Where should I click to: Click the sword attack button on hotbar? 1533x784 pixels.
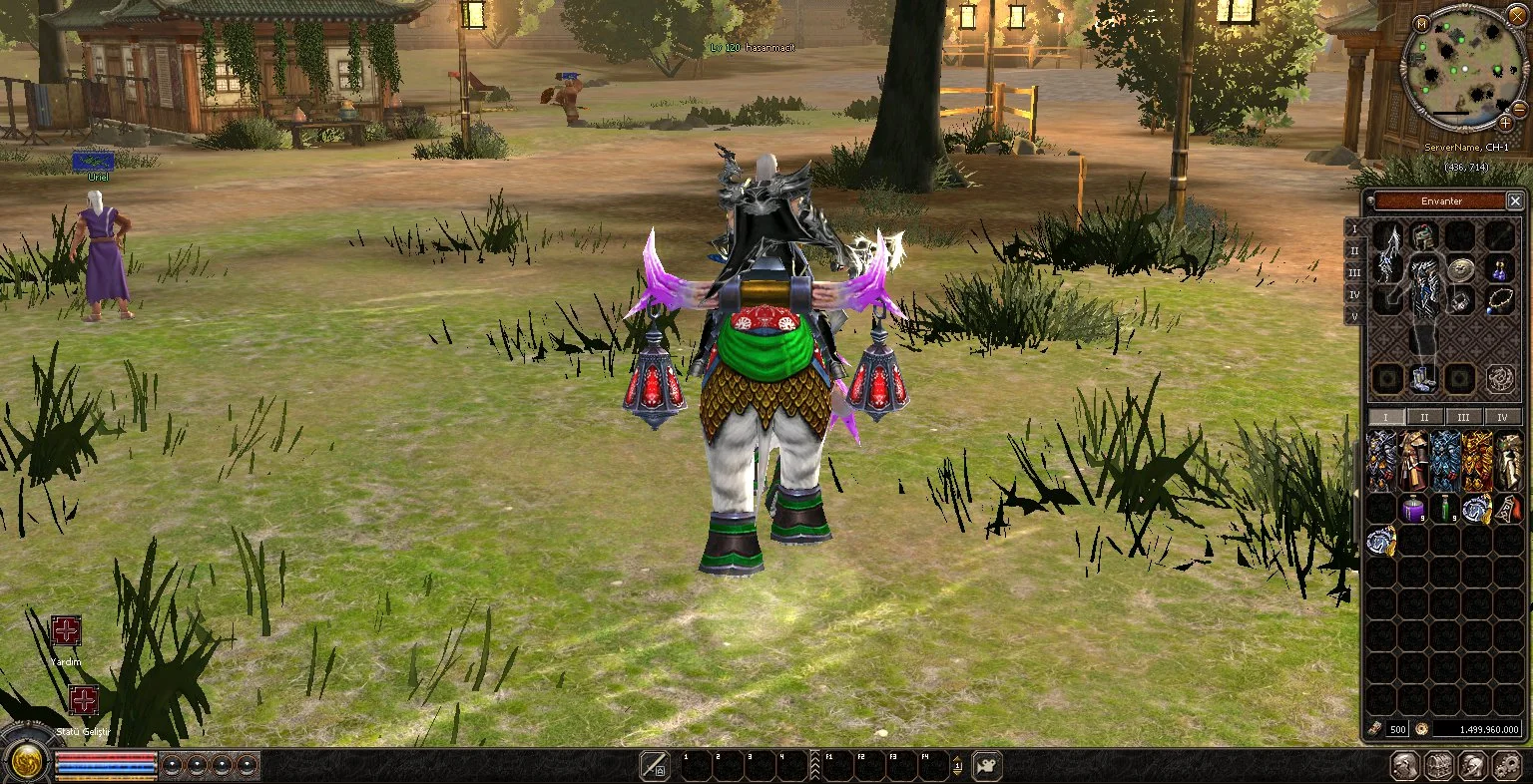click(655, 765)
